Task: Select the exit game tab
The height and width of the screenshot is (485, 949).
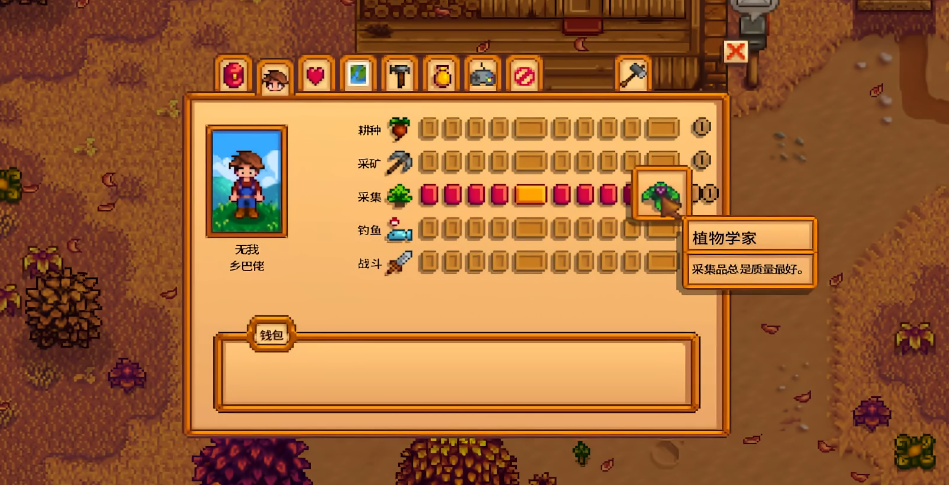Action: 524,75
